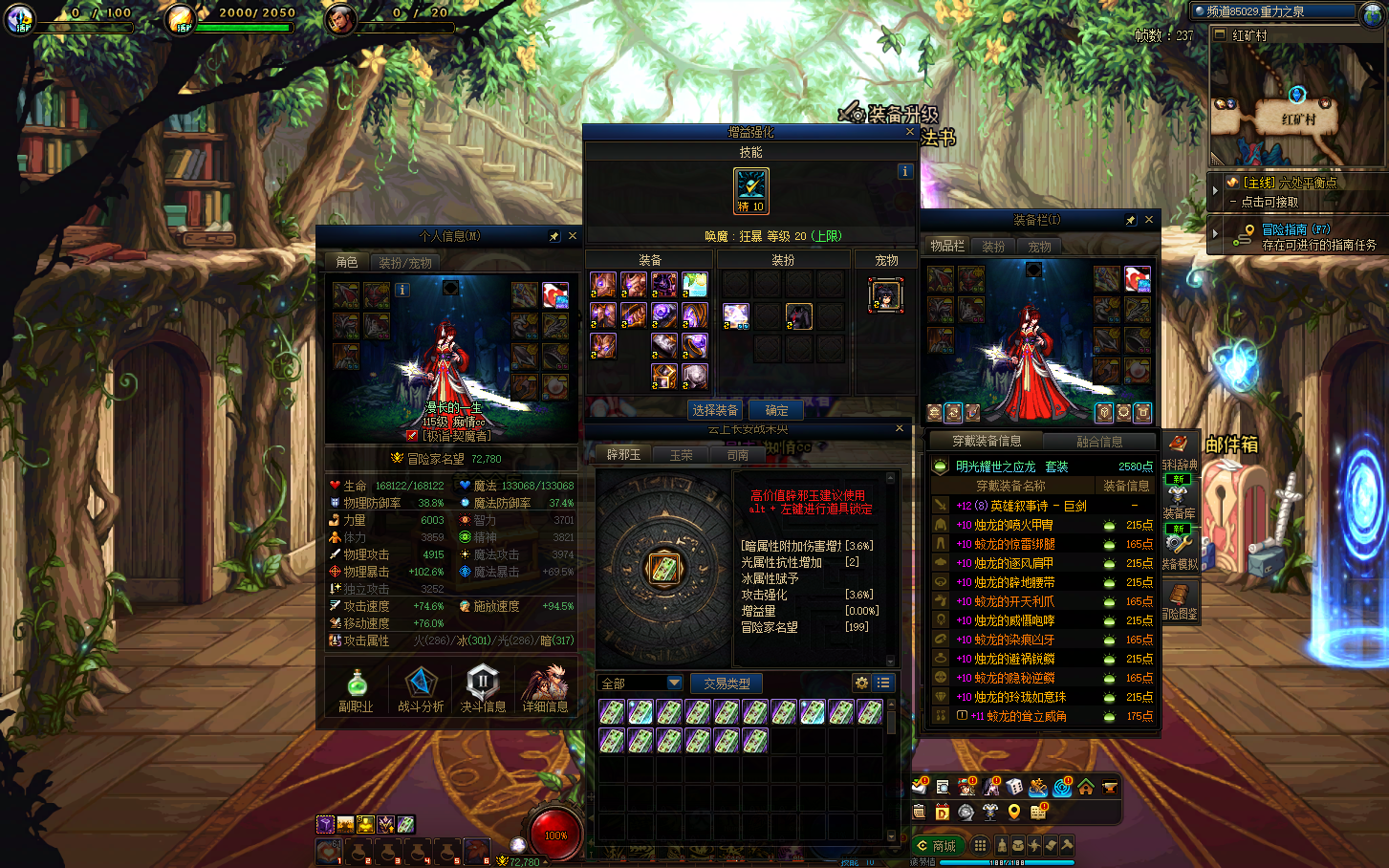Confirm with the 确定 button
1389x868 pixels.
click(776, 410)
